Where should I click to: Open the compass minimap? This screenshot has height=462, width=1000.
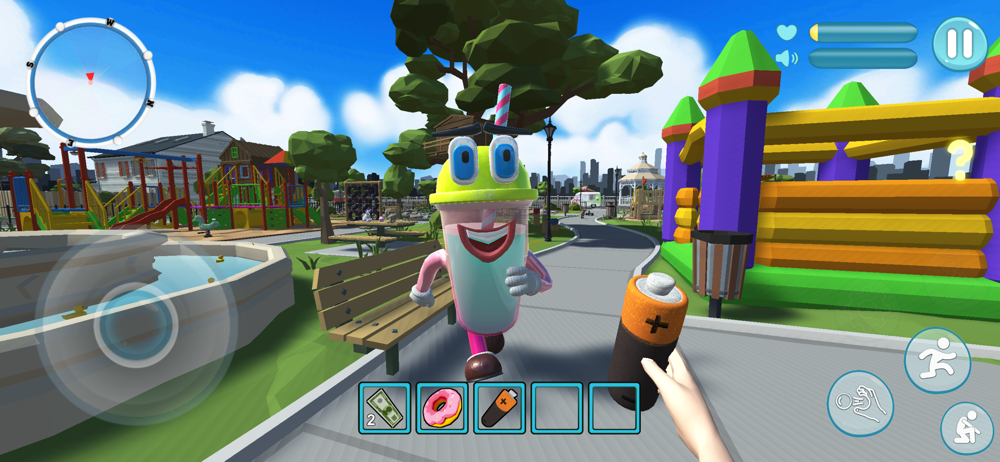click(90, 81)
